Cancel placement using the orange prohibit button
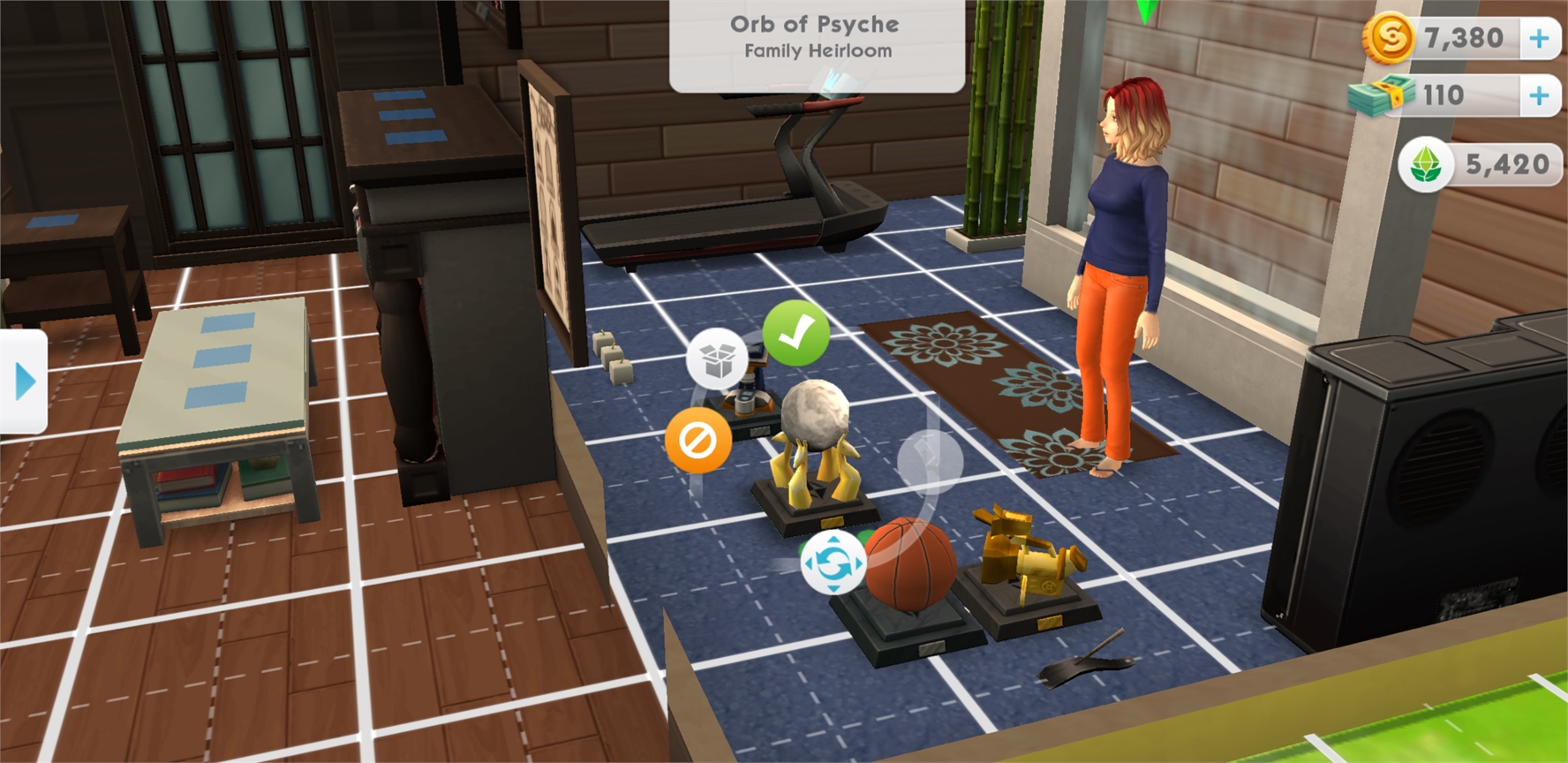Image resolution: width=1568 pixels, height=763 pixels. coord(698,440)
